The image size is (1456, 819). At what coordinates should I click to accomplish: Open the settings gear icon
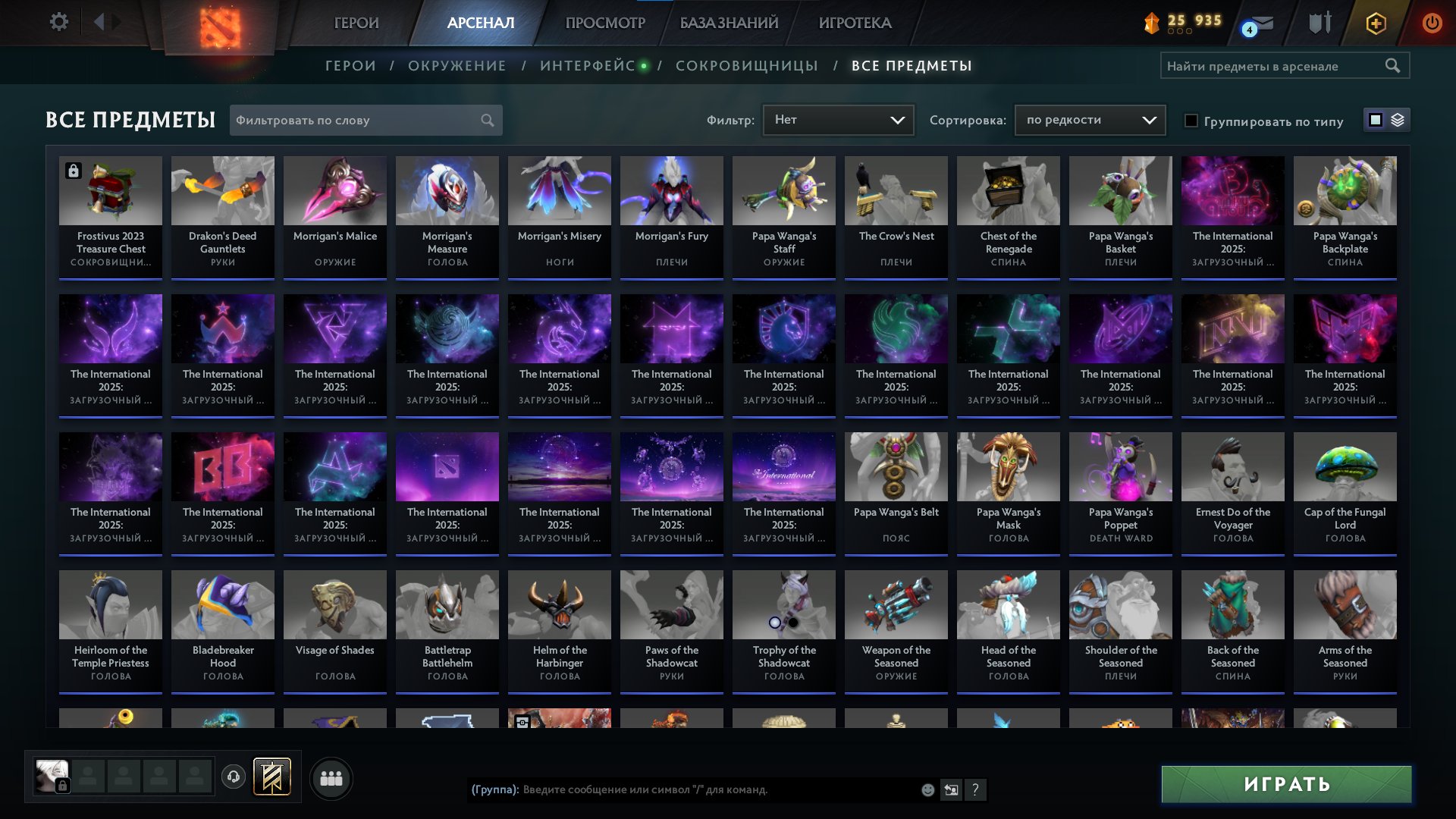59,22
